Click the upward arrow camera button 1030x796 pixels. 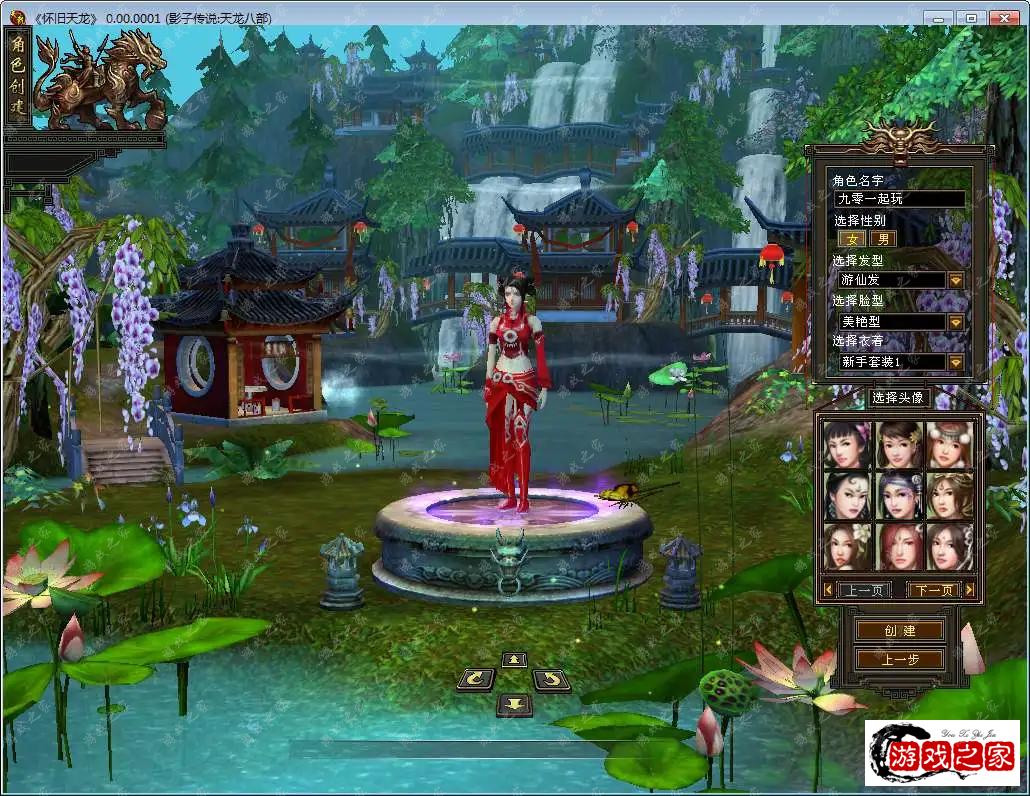514,660
